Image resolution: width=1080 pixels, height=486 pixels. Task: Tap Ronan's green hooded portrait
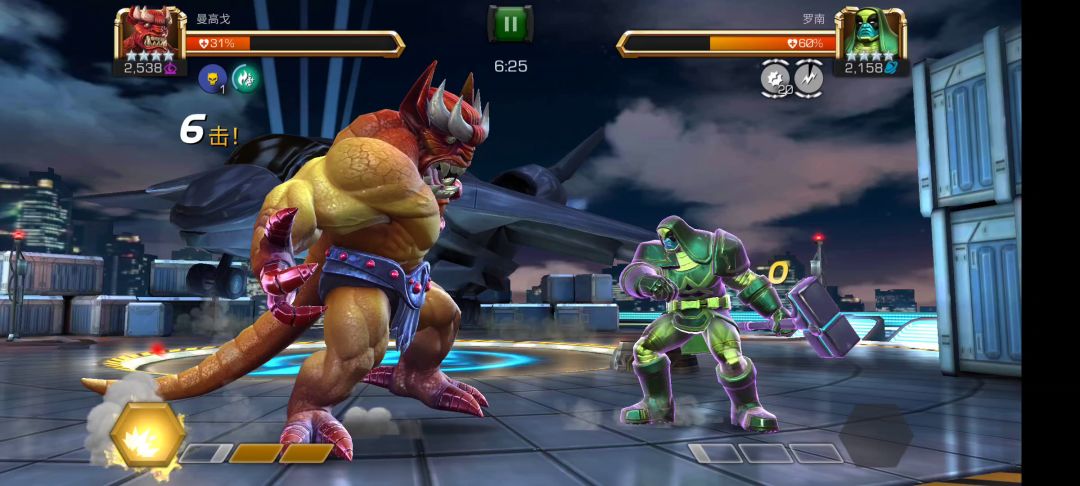pyautogui.click(x=870, y=33)
